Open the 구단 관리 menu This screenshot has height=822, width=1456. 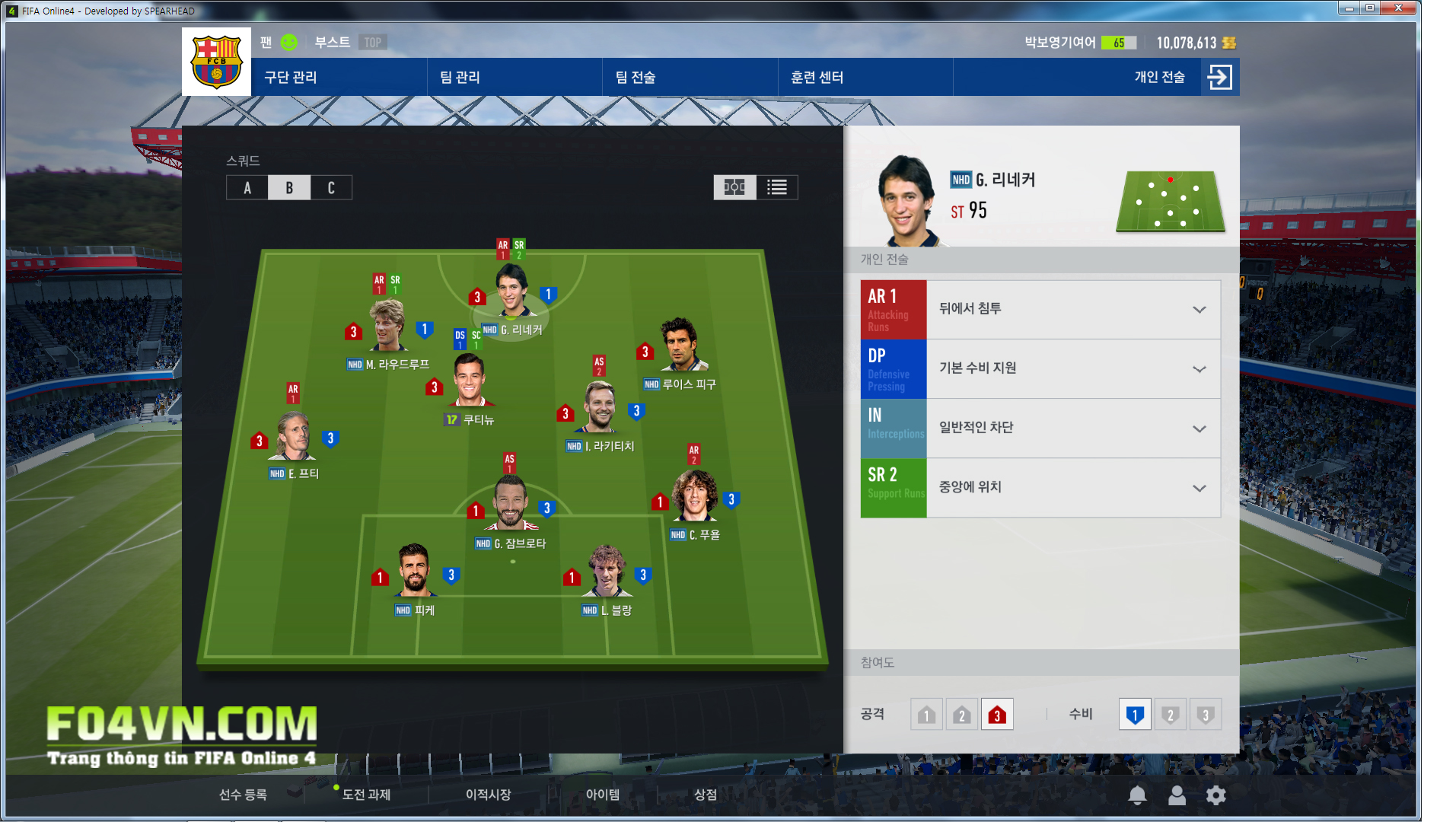tap(291, 78)
